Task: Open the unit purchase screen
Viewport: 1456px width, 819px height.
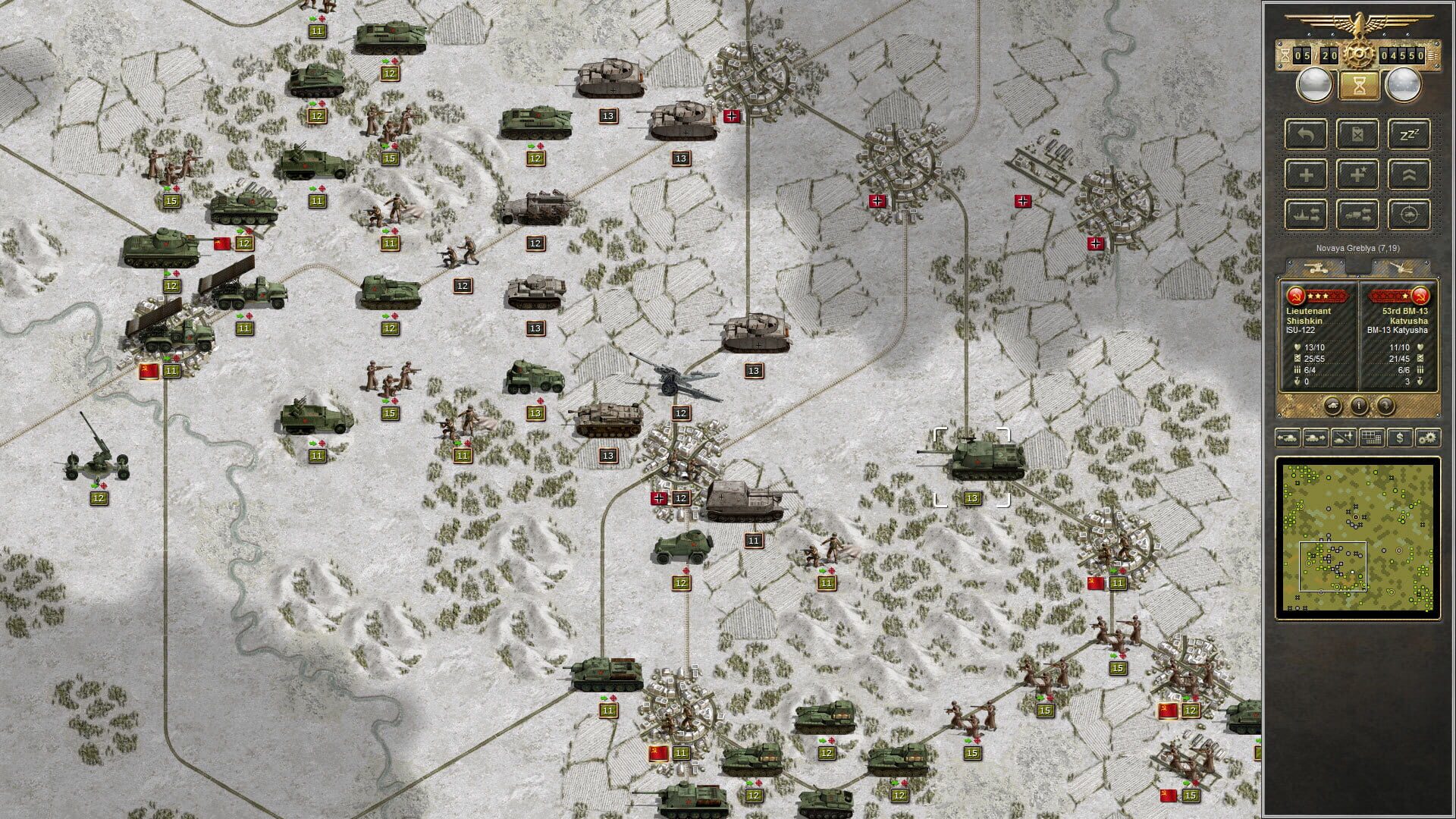Action: (x=1400, y=438)
